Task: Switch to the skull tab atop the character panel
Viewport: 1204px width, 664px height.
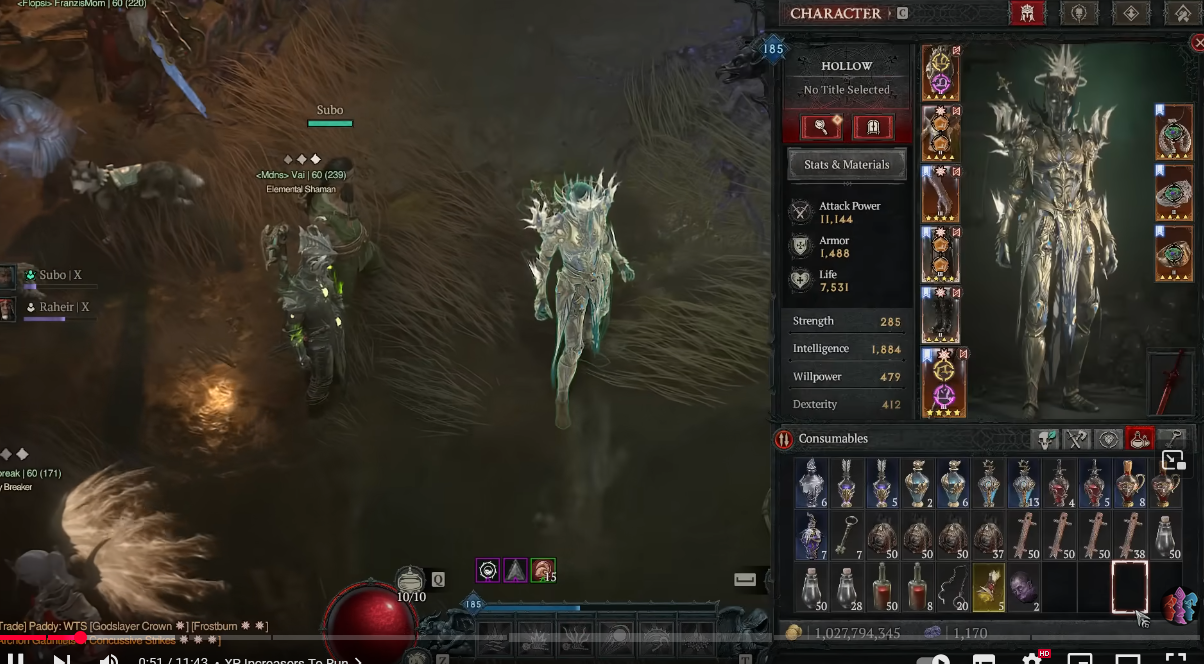Action: click(x=1079, y=13)
